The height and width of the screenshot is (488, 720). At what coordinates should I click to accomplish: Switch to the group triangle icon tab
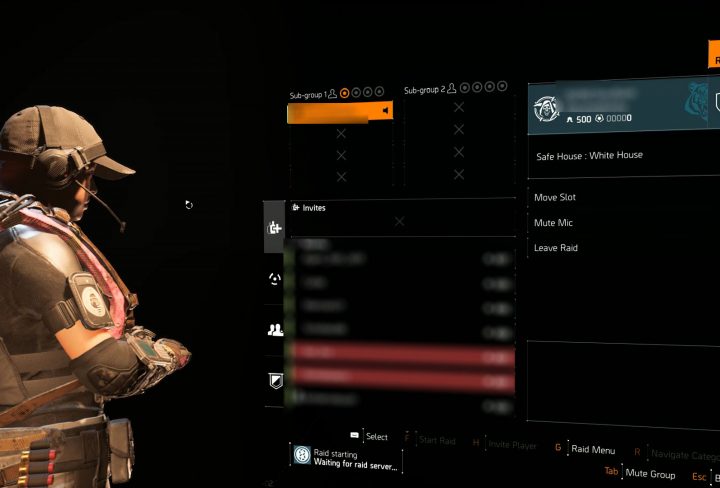(x=276, y=279)
